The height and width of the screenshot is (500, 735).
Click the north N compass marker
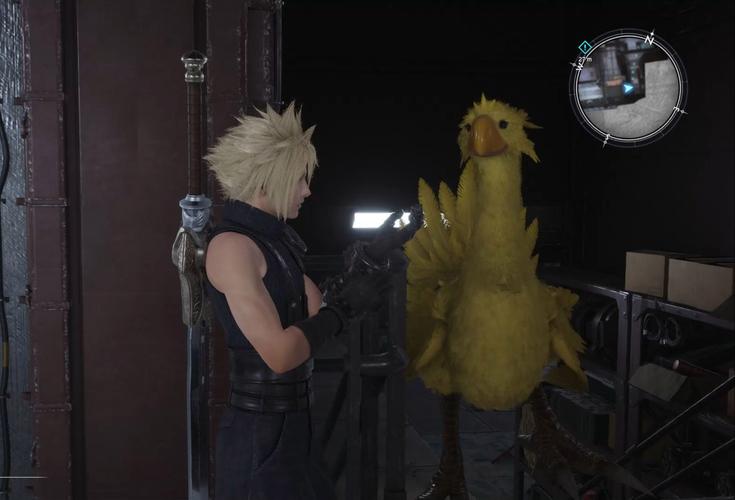pos(649,38)
